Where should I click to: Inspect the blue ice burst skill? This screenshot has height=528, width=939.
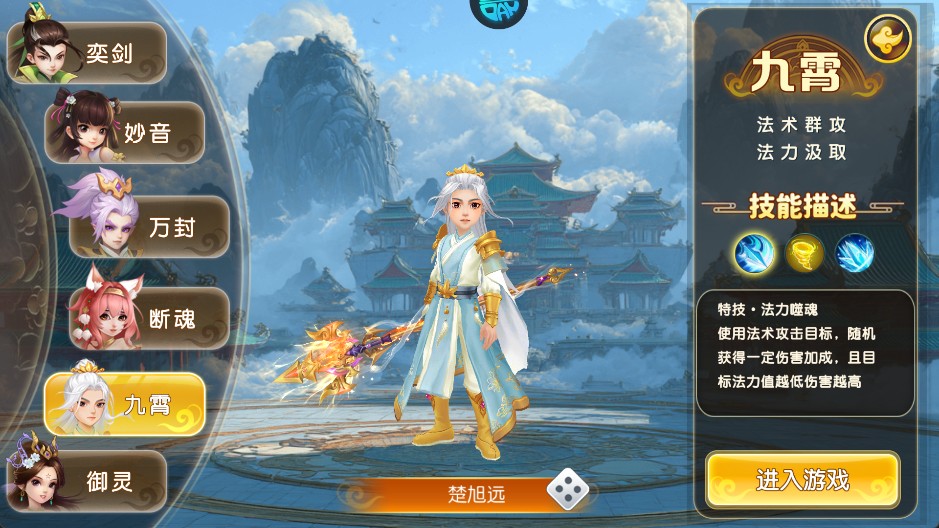coord(855,252)
